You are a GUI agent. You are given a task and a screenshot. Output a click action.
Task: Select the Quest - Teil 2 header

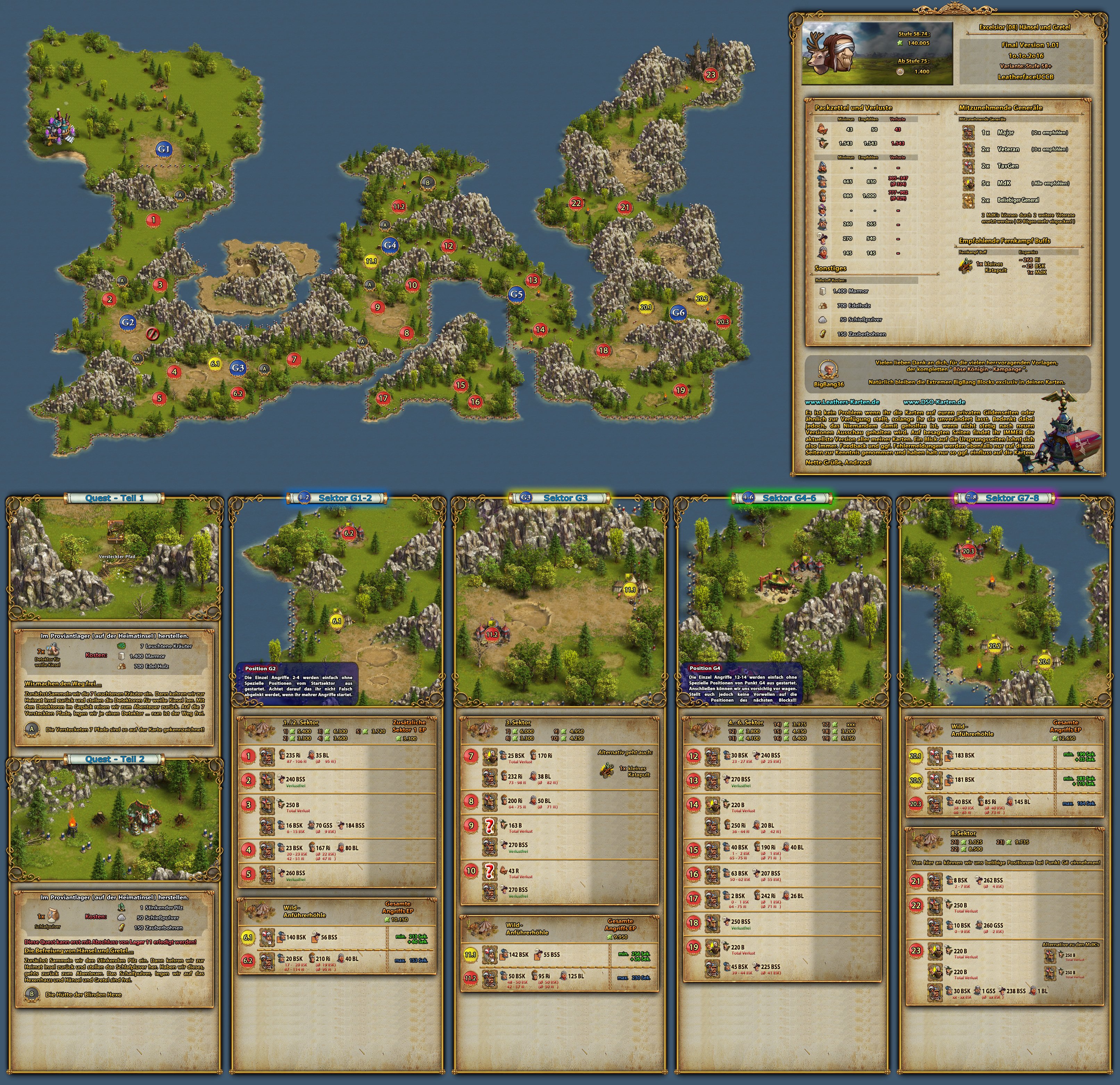pyautogui.click(x=114, y=759)
